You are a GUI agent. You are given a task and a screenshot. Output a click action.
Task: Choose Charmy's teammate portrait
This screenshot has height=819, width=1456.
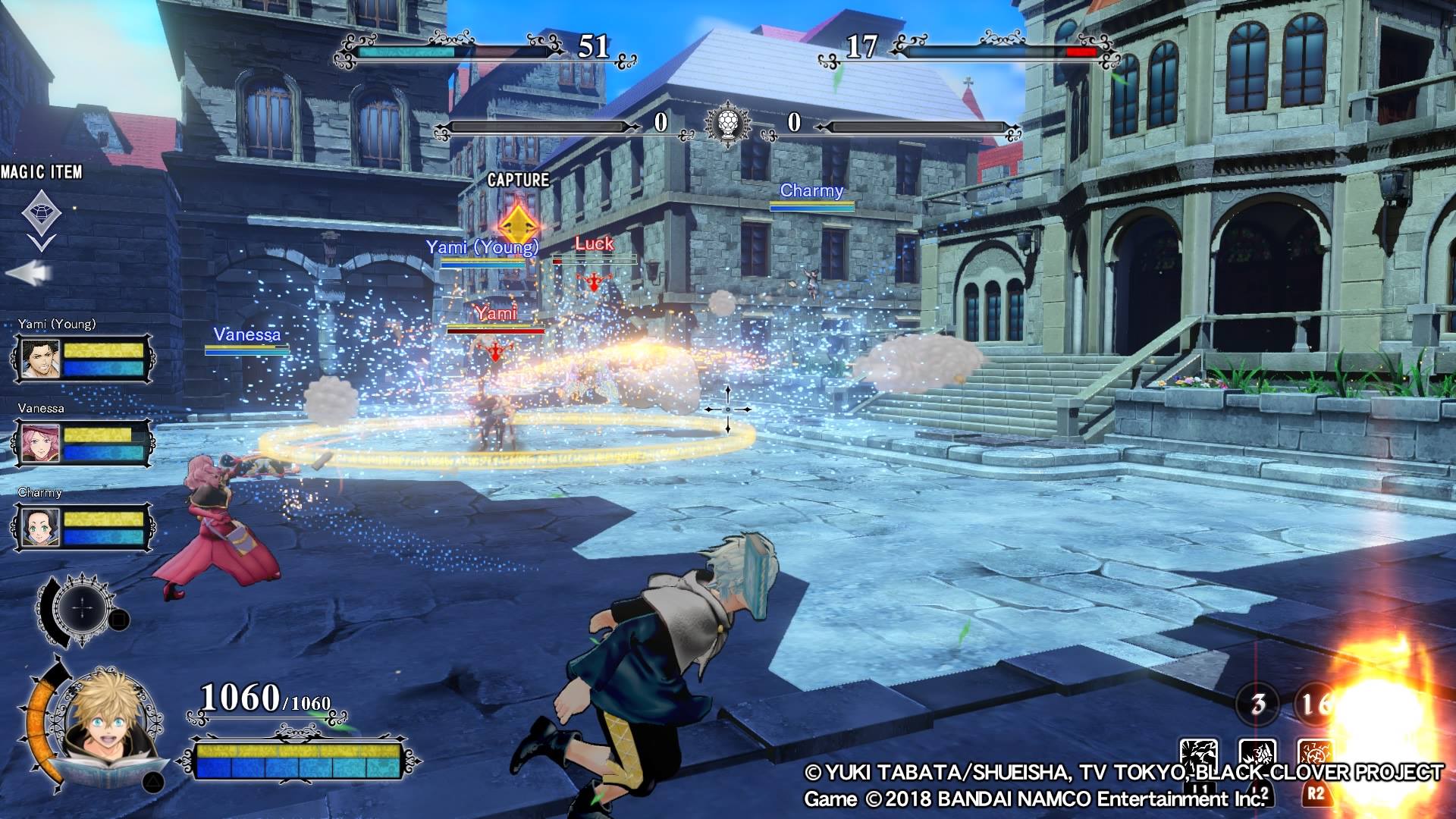(39, 529)
